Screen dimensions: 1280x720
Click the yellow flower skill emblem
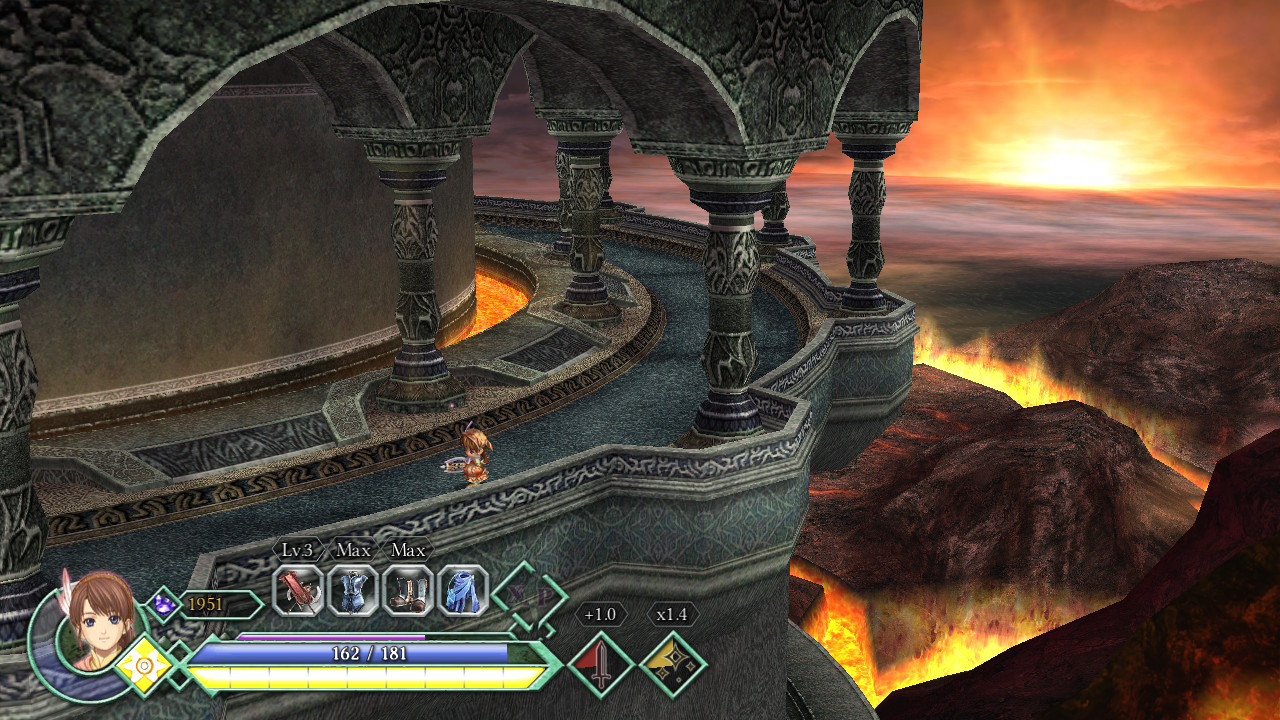[145, 664]
